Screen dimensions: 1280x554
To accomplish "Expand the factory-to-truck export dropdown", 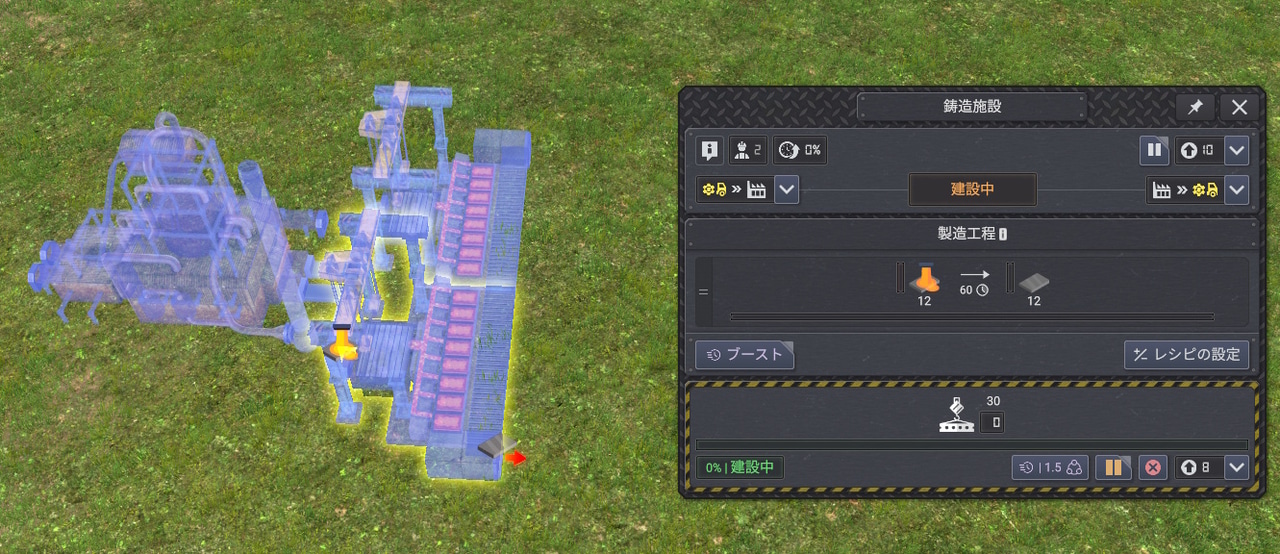I will (x=1237, y=189).
